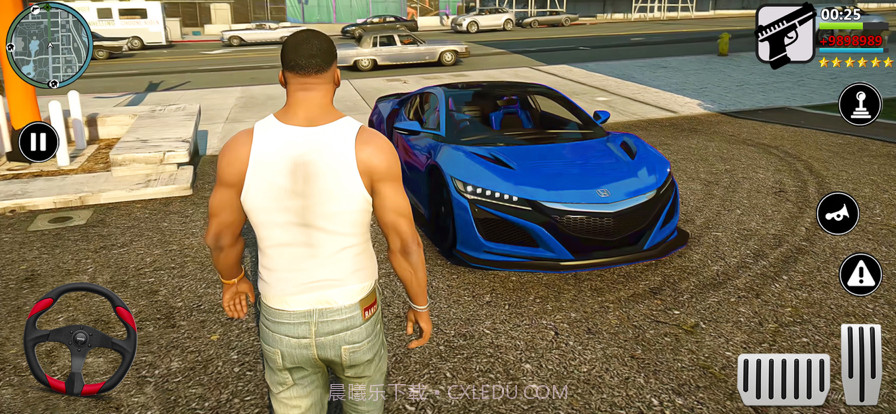The height and width of the screenshot is (414, 896).
Task: Select the pistol weapon icon
Action: coord(784,35)
